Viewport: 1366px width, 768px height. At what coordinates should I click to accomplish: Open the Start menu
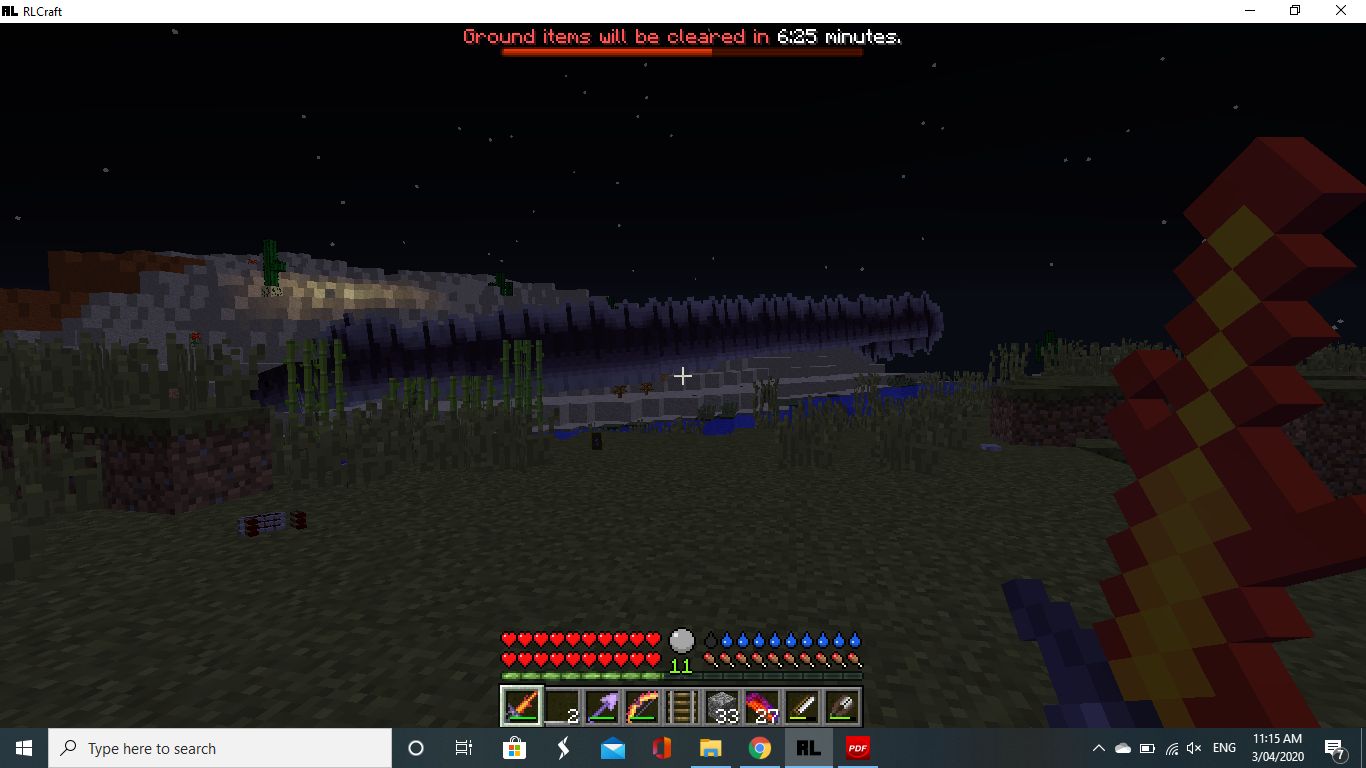tap(22, 747)
